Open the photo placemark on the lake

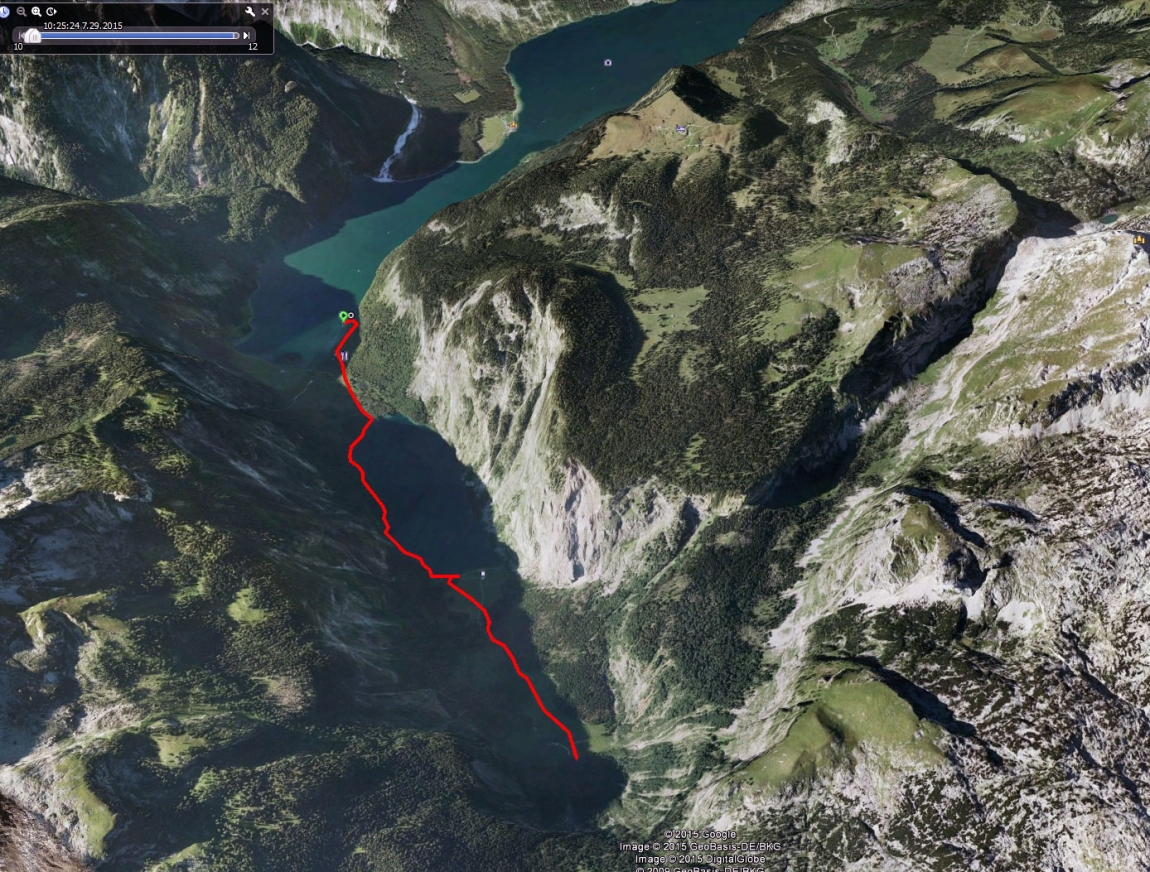pos(607,62)
